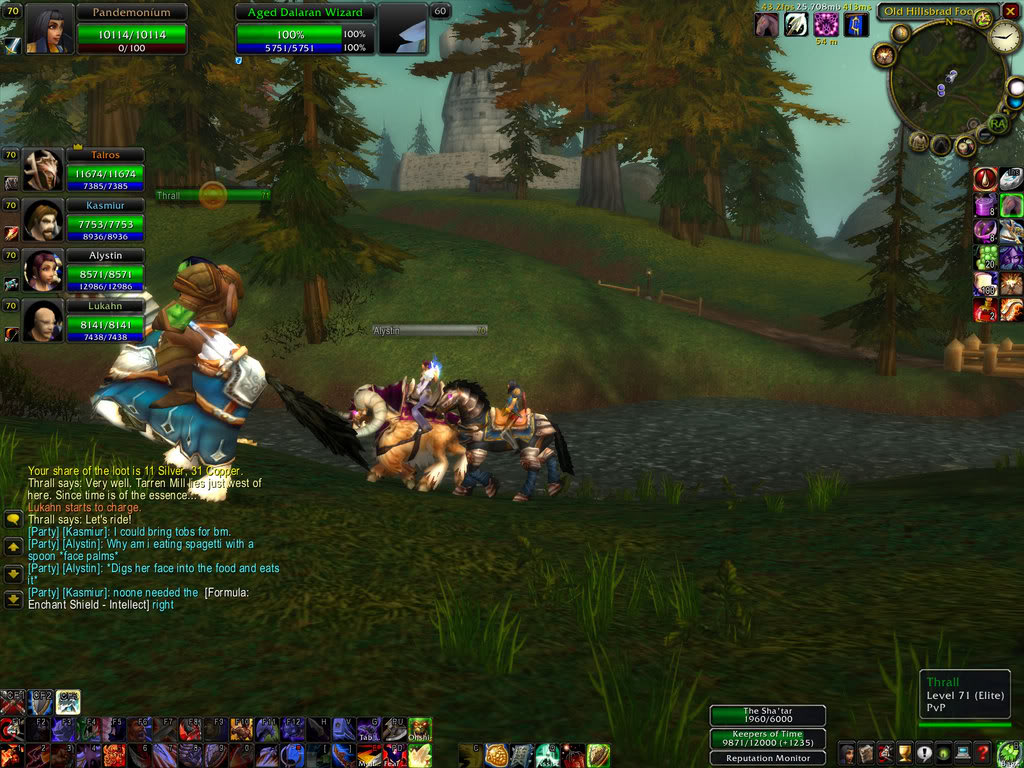1024x768 pixels.
Task: Open the chat menu speech bubble button
Action: 13,520
